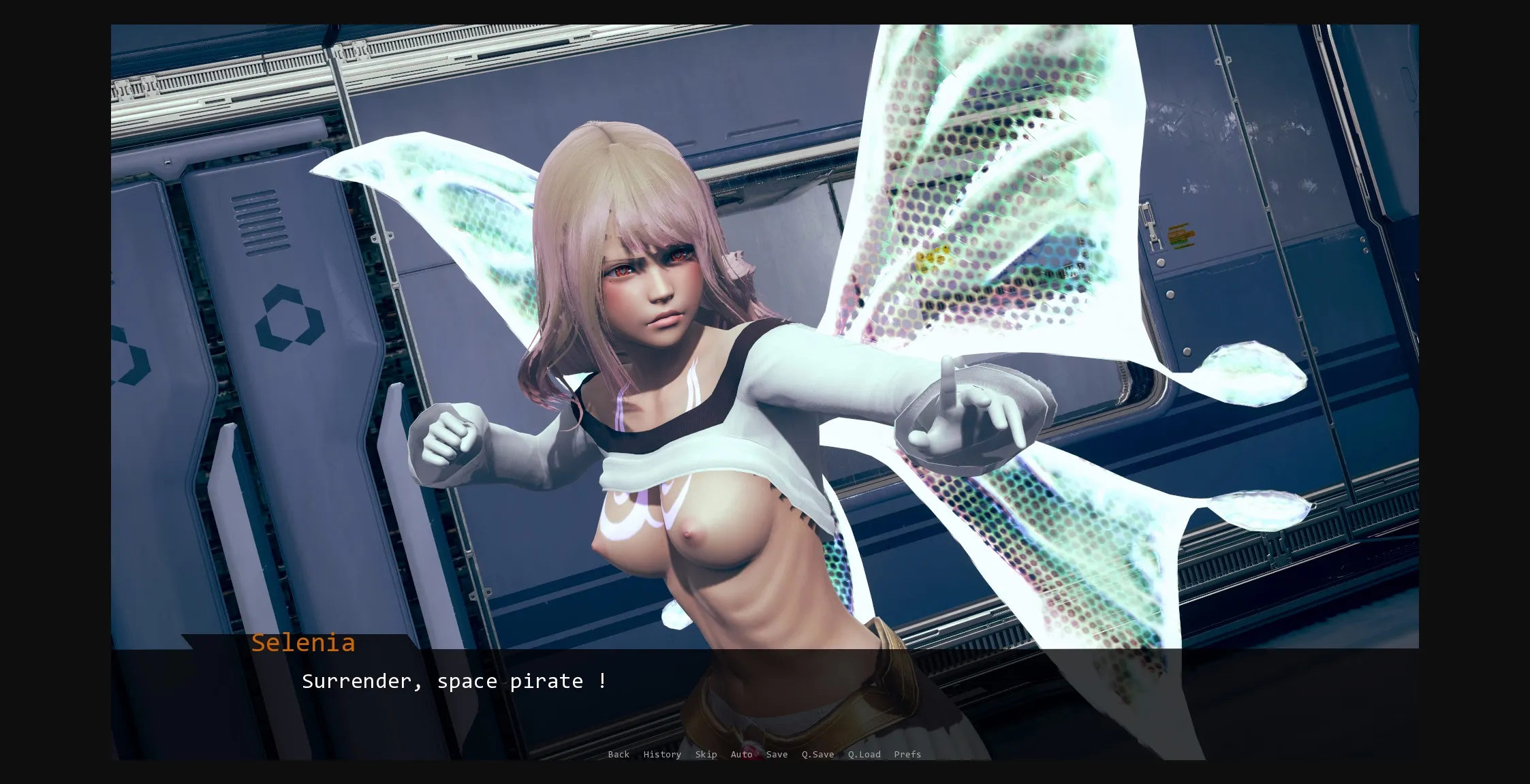Create a quick save via Q.Save
The height and width of the screenshot is (784, 1530).
tap(817, 754)
